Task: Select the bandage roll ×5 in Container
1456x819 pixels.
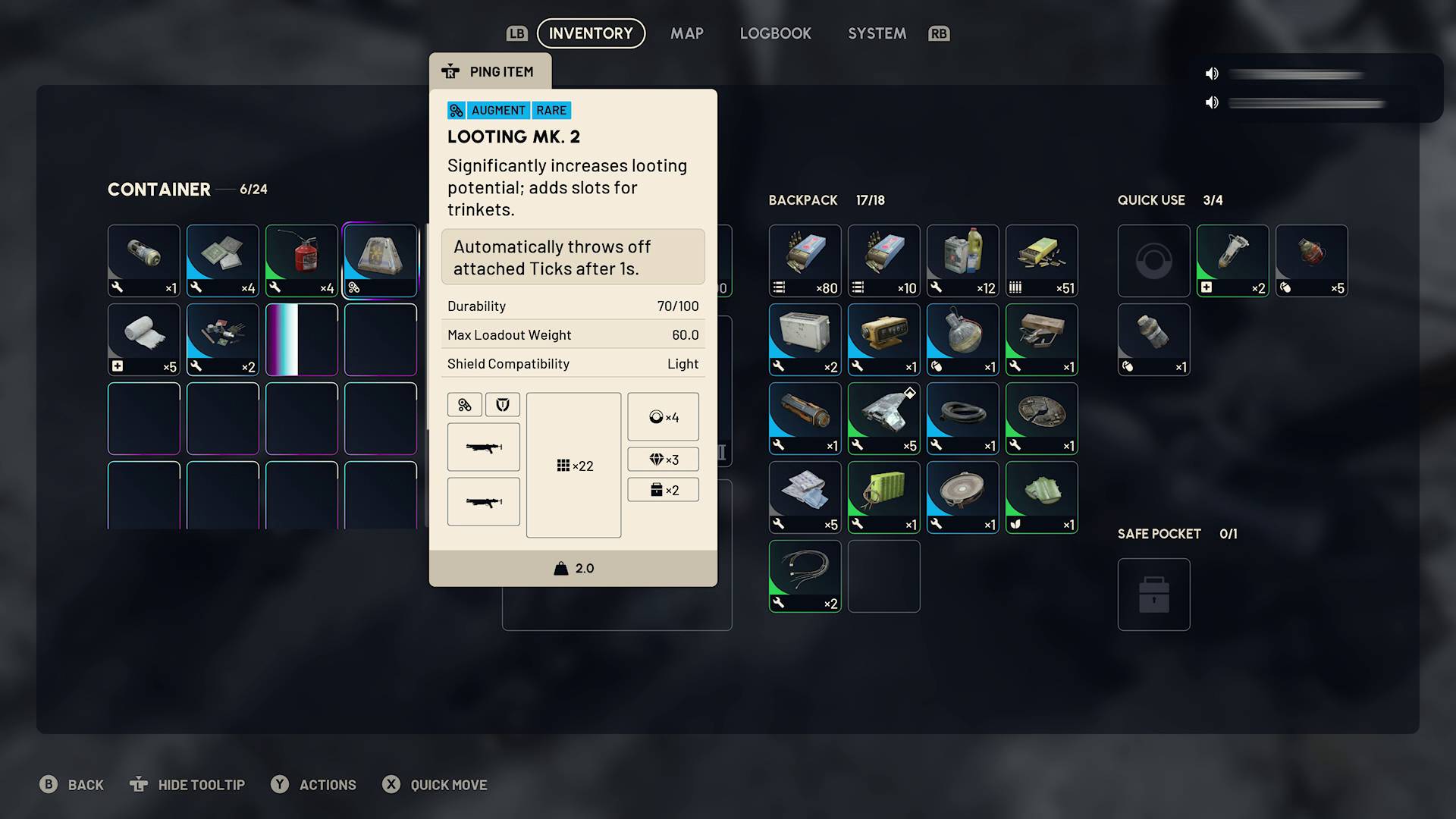Action: pyautogui.click(x=143, y=339)
